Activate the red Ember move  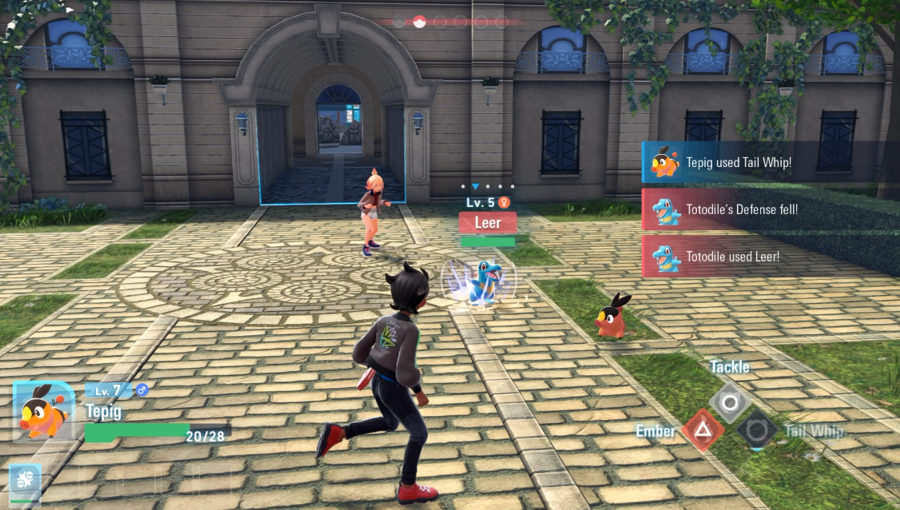click(703, 431)
